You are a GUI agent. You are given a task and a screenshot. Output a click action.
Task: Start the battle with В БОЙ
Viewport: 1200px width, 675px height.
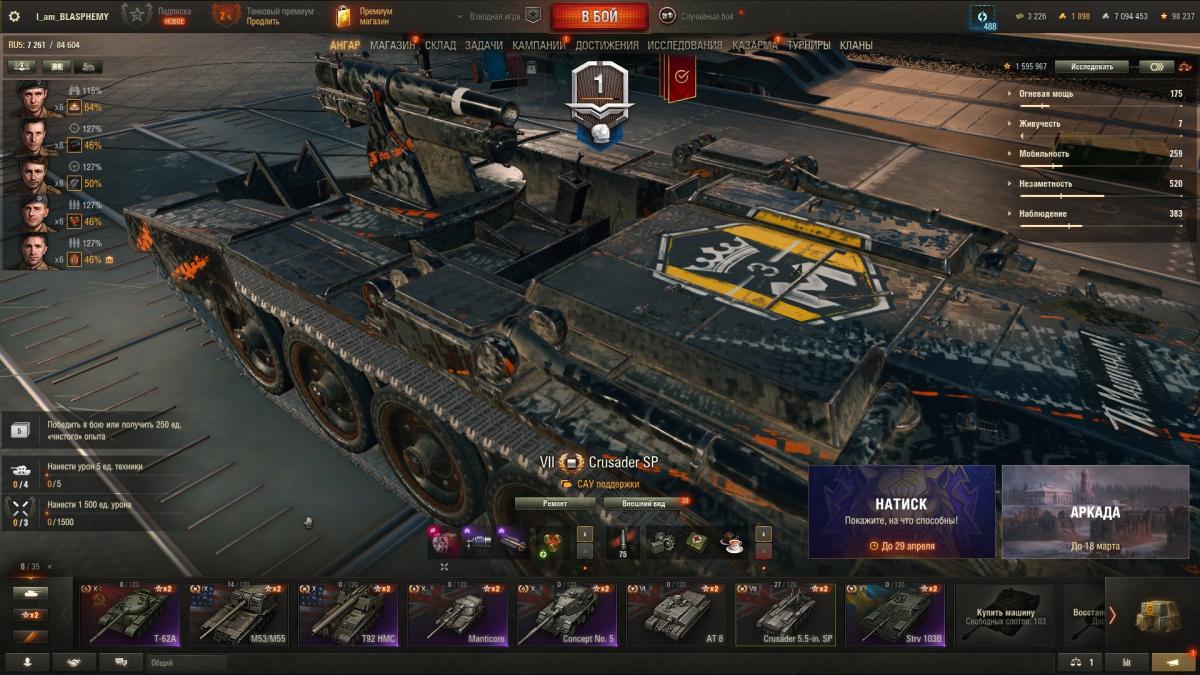599,17
